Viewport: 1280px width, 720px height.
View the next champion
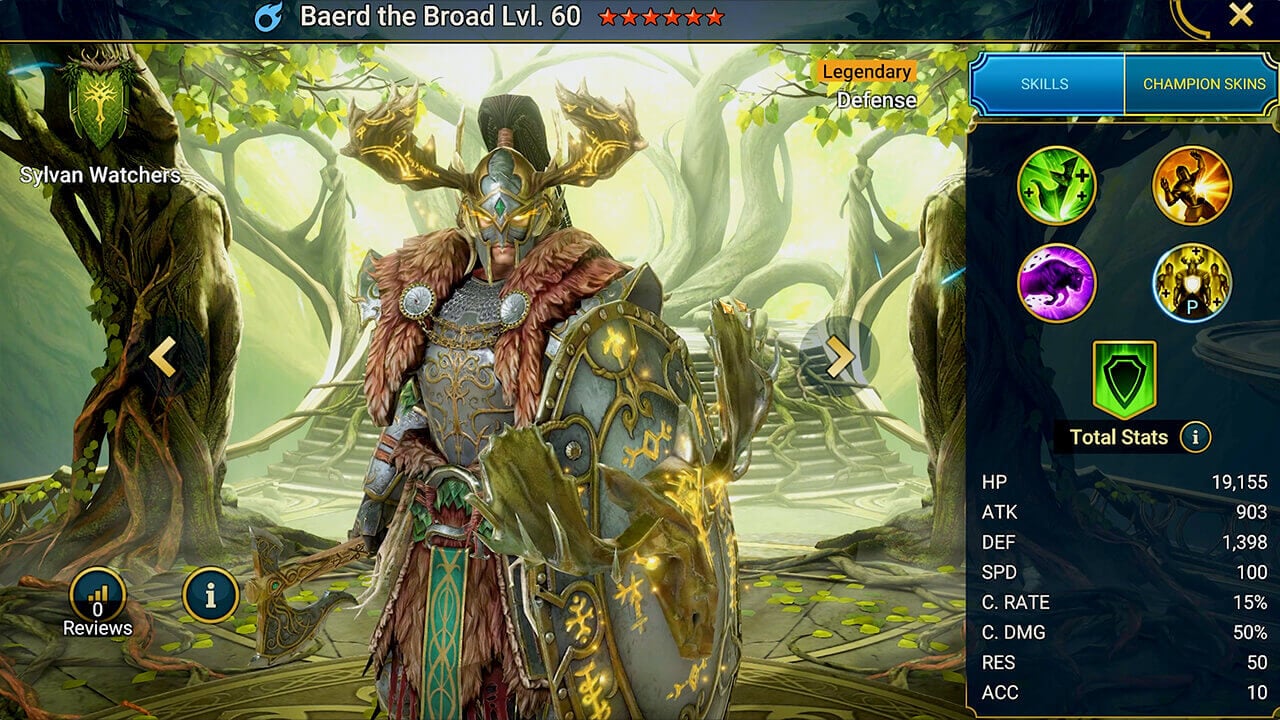pyautogui.click(x=840, y=356)
